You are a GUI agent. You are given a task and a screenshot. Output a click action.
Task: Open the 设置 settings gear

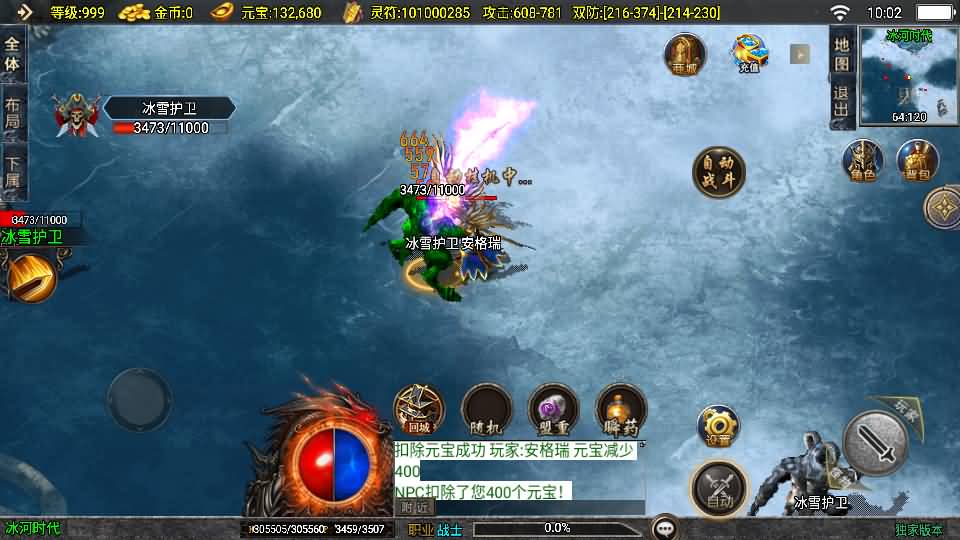tap(718, 427)
